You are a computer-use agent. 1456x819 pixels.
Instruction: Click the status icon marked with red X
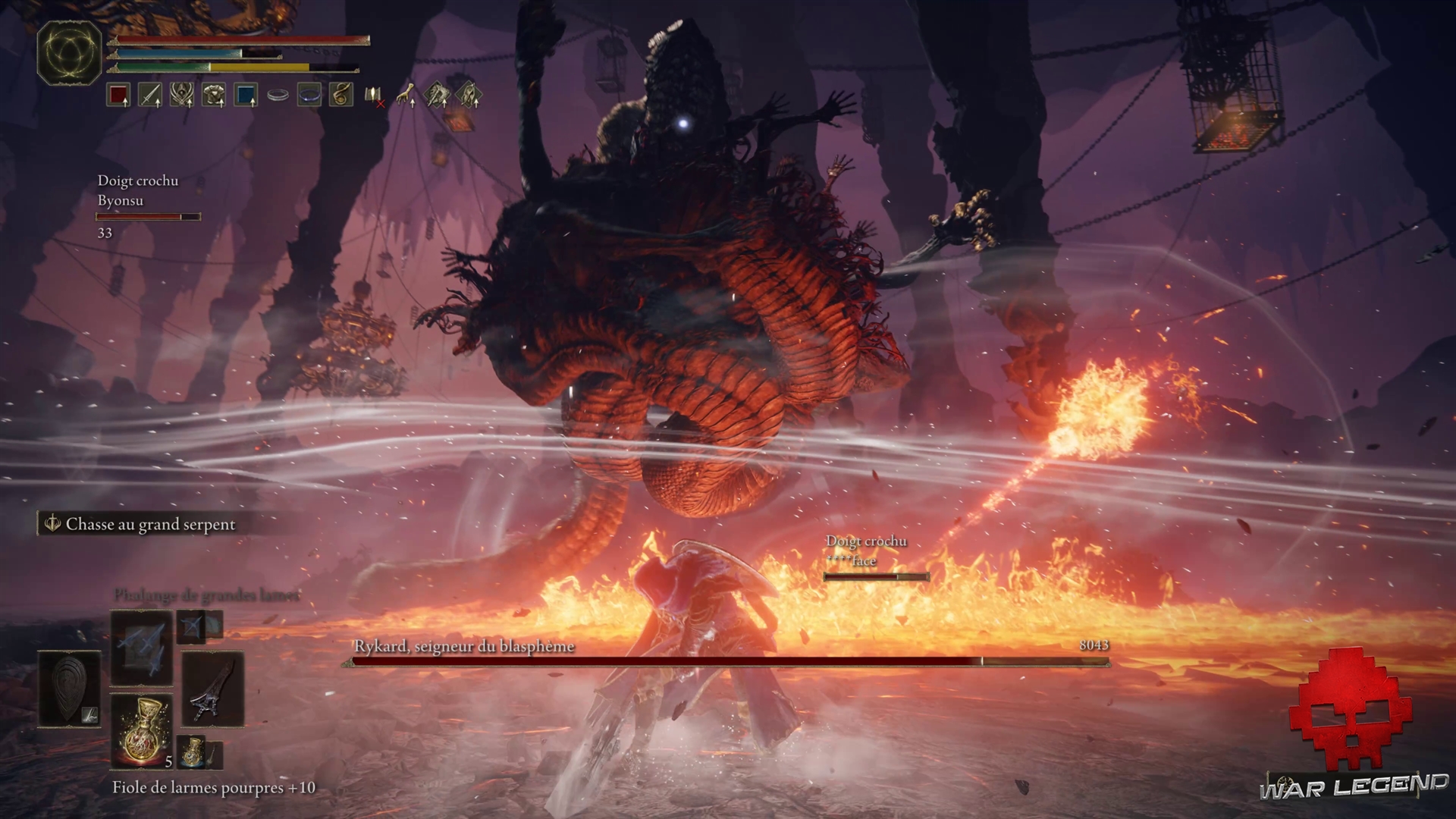click(x=374, y=96)
